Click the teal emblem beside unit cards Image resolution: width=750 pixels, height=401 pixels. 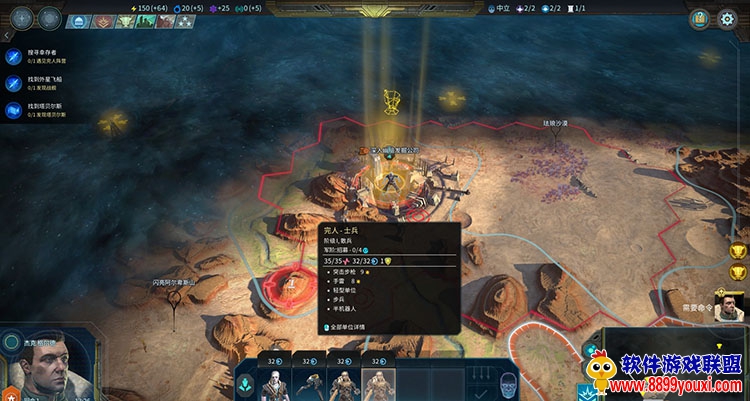click(245, 385)
